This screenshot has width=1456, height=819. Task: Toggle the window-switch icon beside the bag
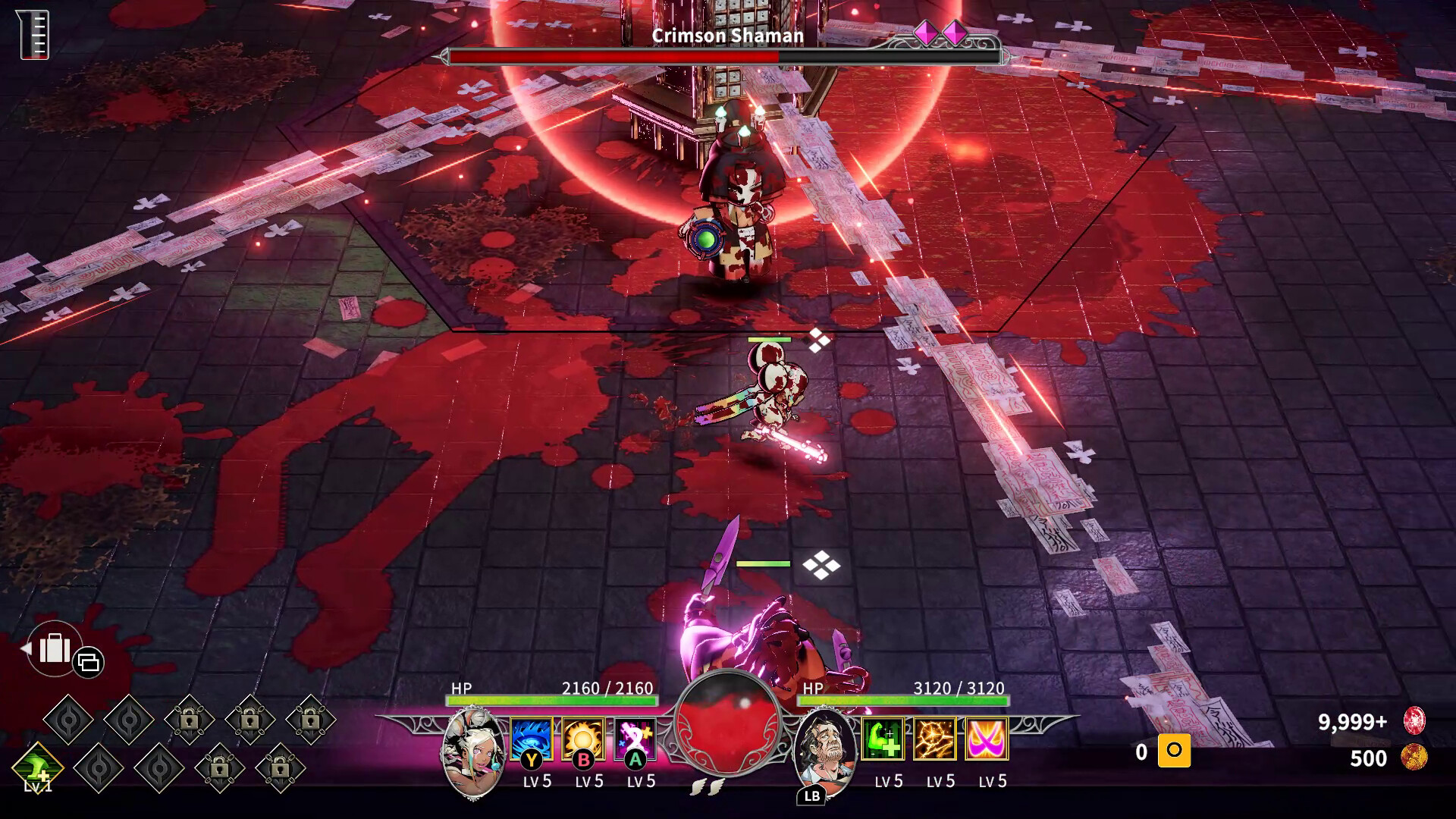coord(89,661)
